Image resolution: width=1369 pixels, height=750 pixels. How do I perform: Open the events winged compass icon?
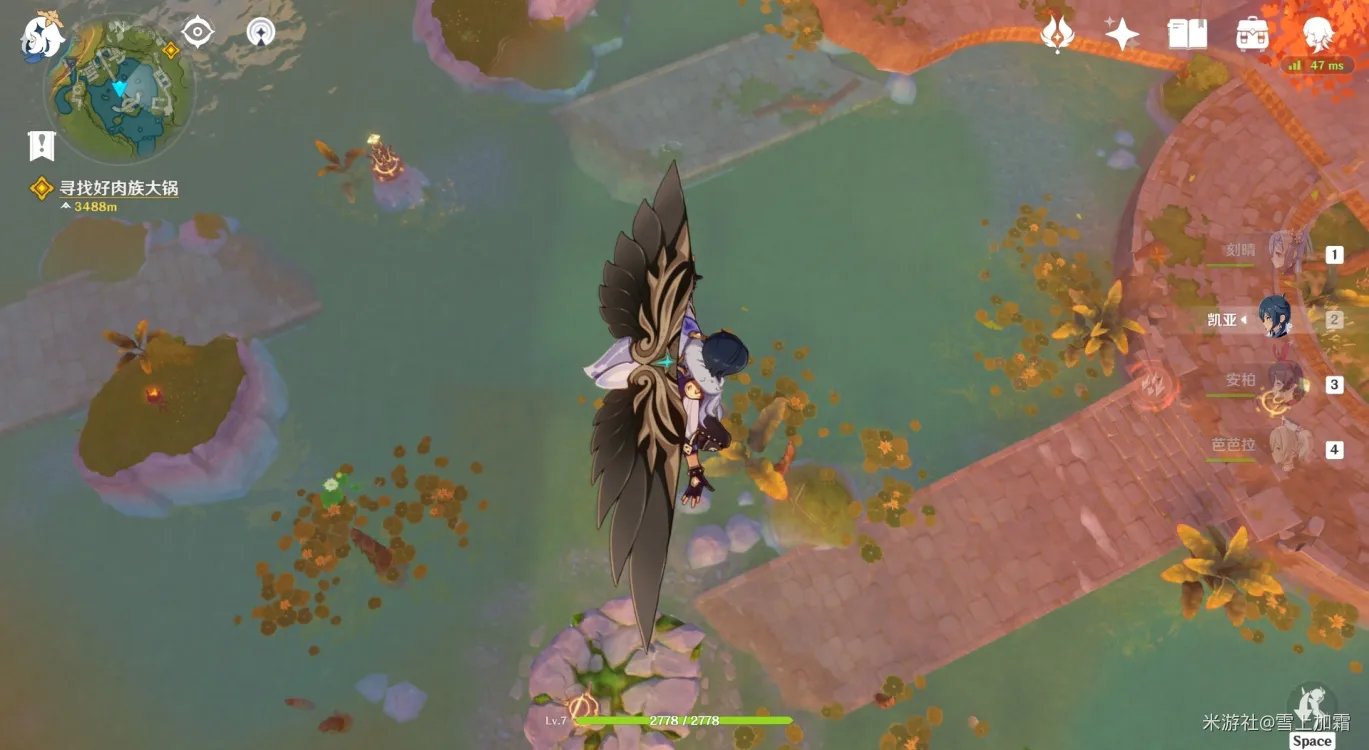[x=1057, y=35]
